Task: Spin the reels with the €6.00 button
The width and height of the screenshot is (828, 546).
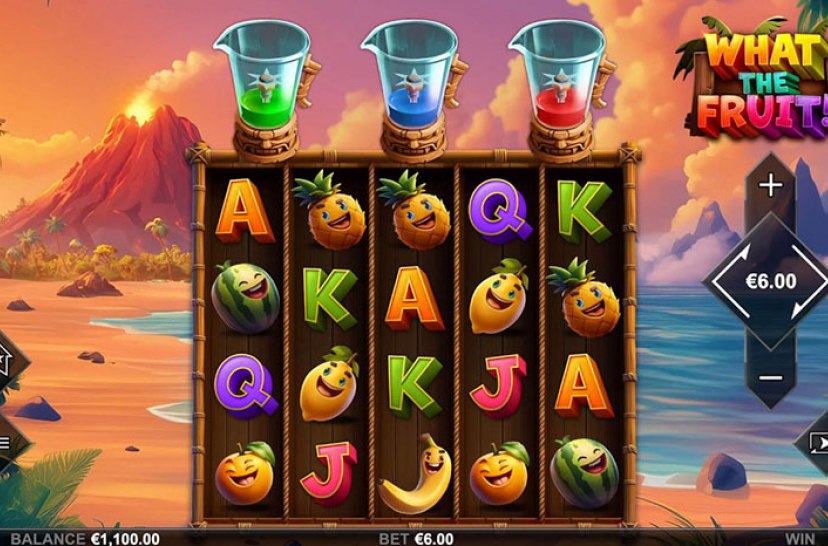Action: [x=770, y=281]
